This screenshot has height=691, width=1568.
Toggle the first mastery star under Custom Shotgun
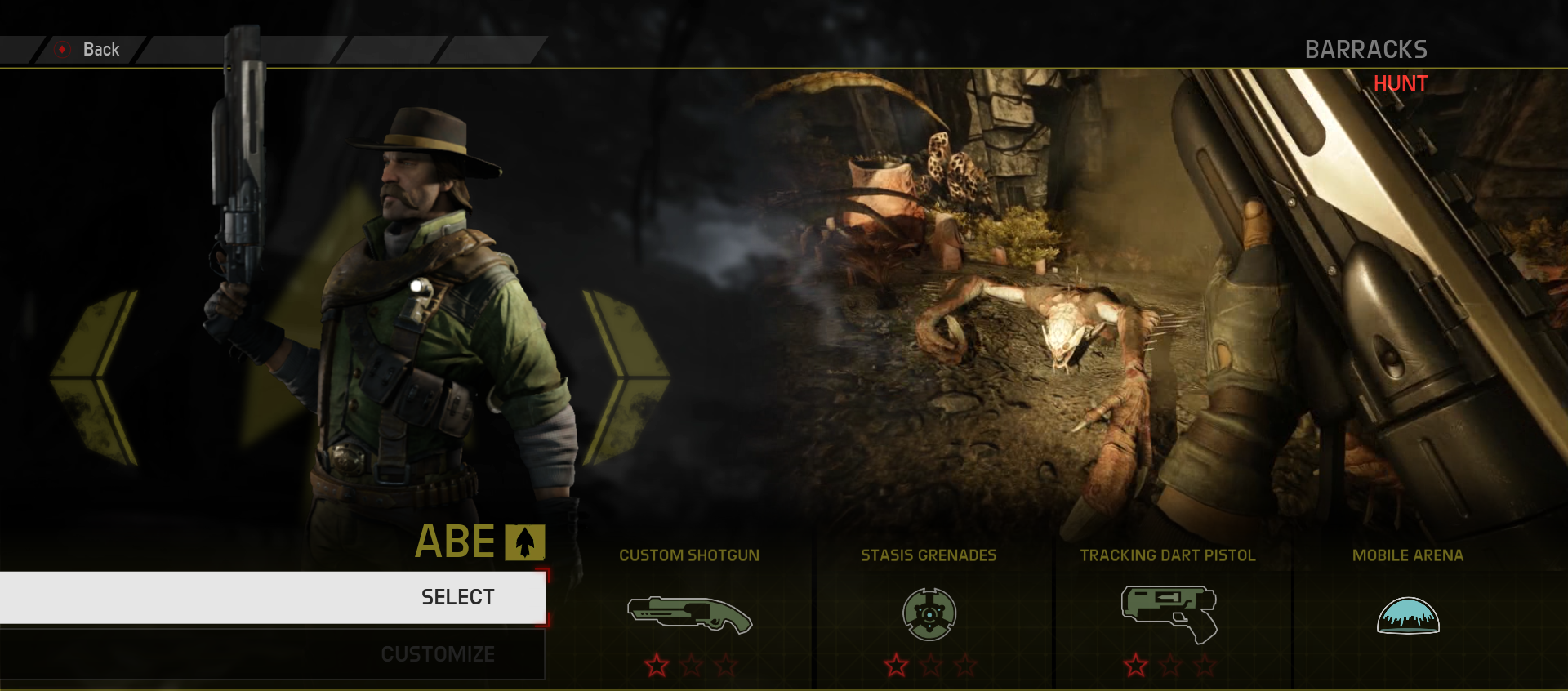pos(658,666)
